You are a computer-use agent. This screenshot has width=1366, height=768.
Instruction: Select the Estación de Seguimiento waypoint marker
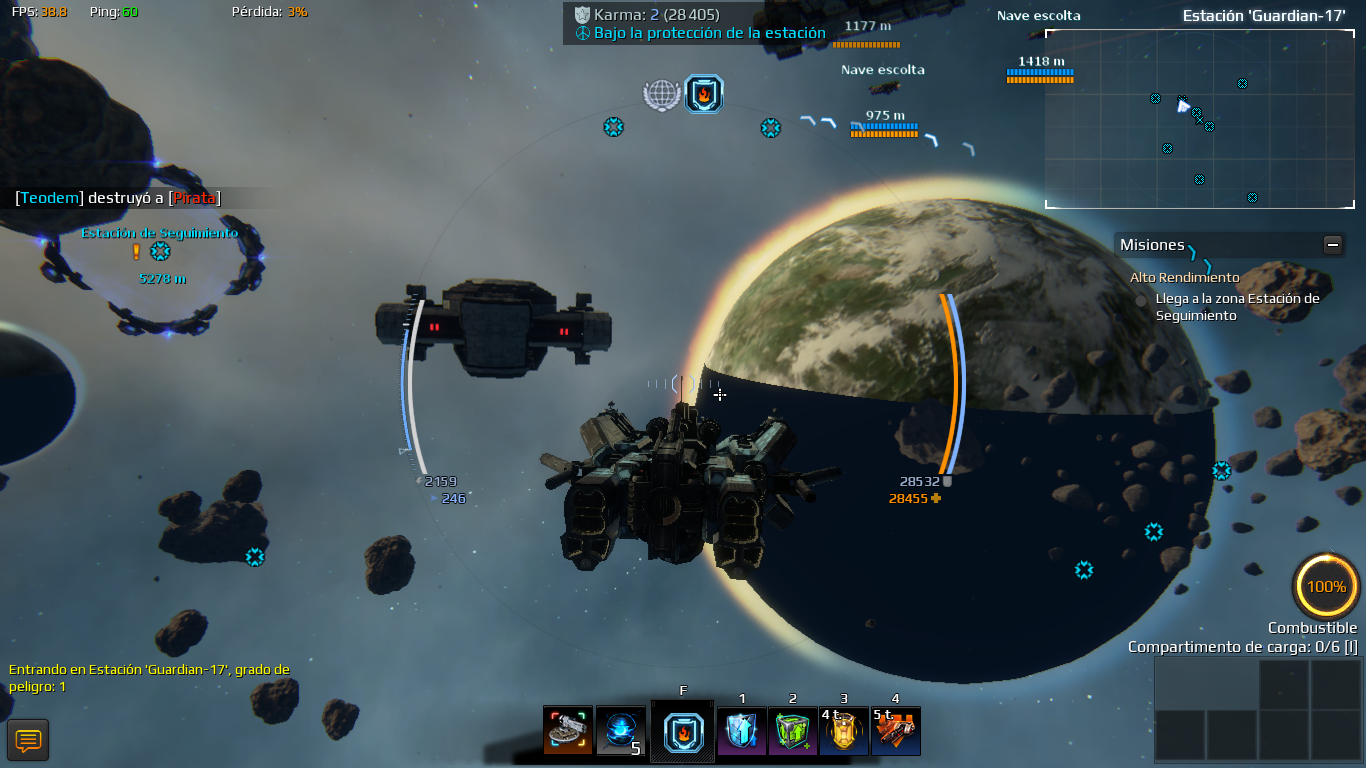[160, 251]
